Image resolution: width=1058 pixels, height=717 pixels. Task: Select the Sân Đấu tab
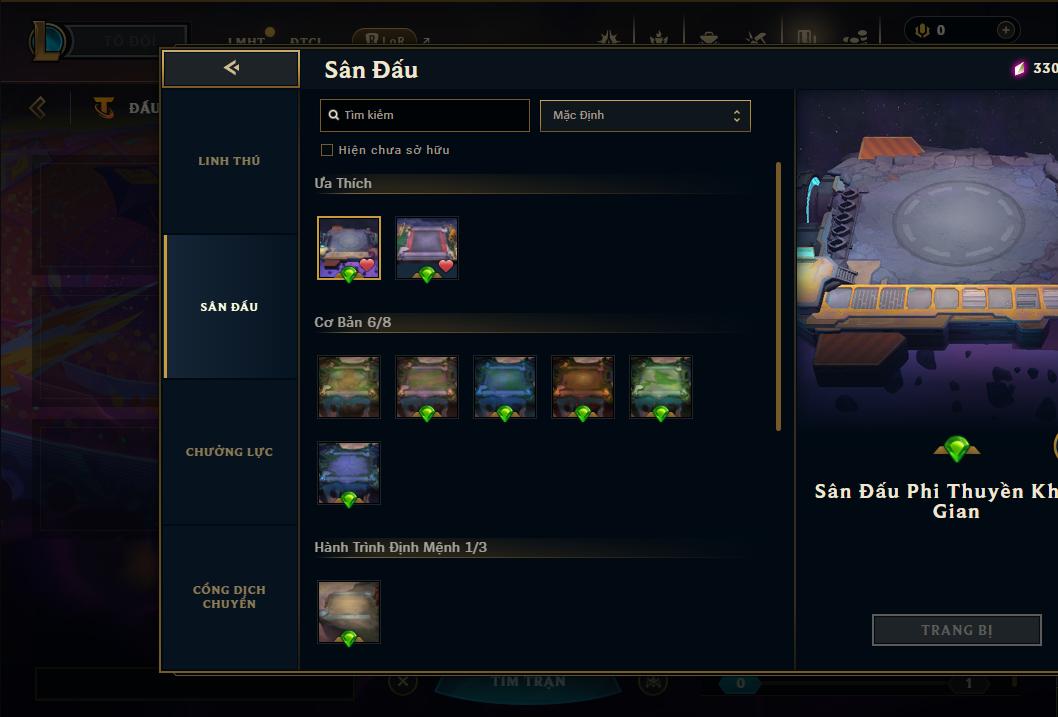click(x=229, y=307)
